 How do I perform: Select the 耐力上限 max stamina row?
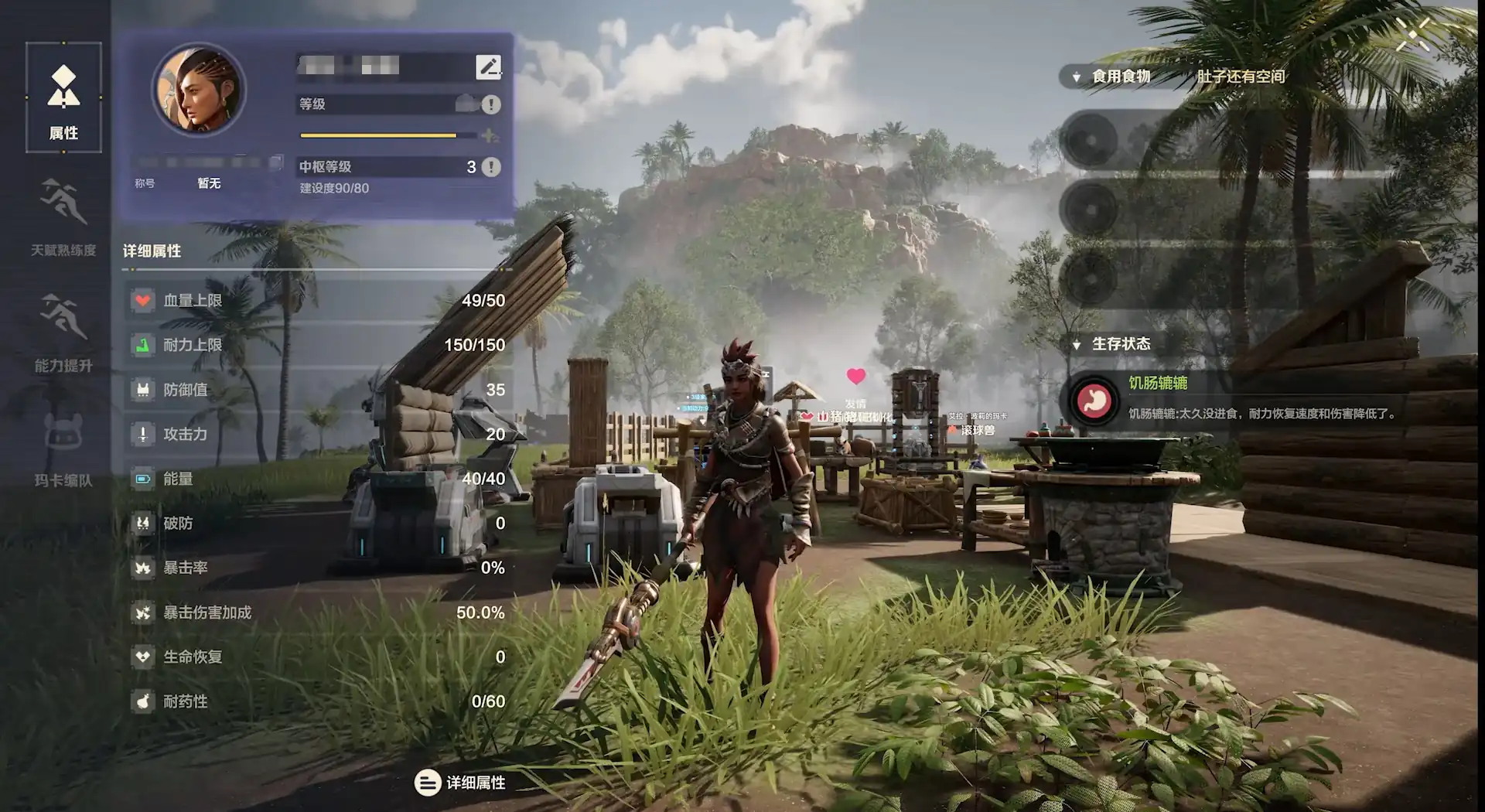pyautogui.click(x=317, y=345)
